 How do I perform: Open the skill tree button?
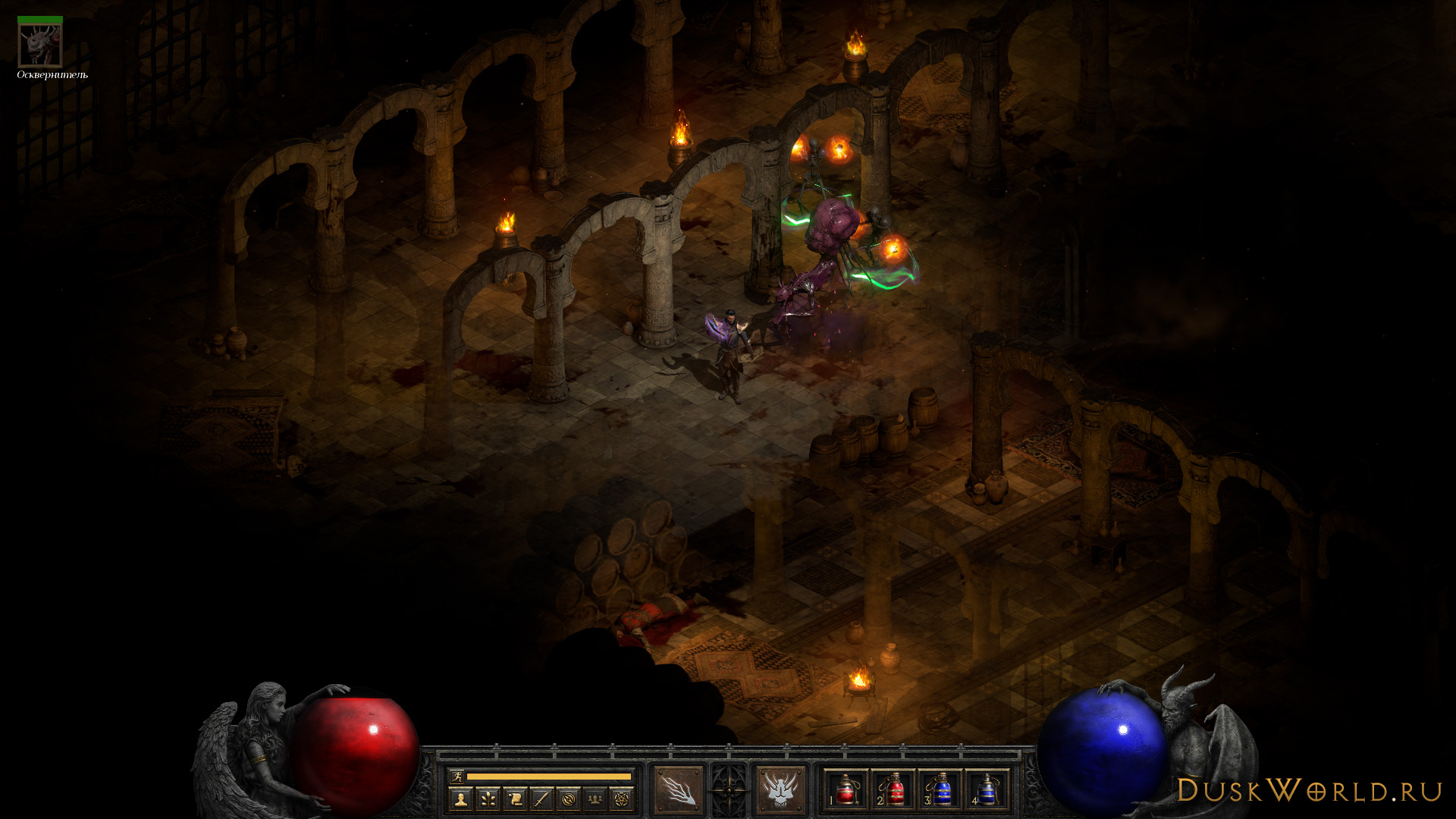(488, 799)
